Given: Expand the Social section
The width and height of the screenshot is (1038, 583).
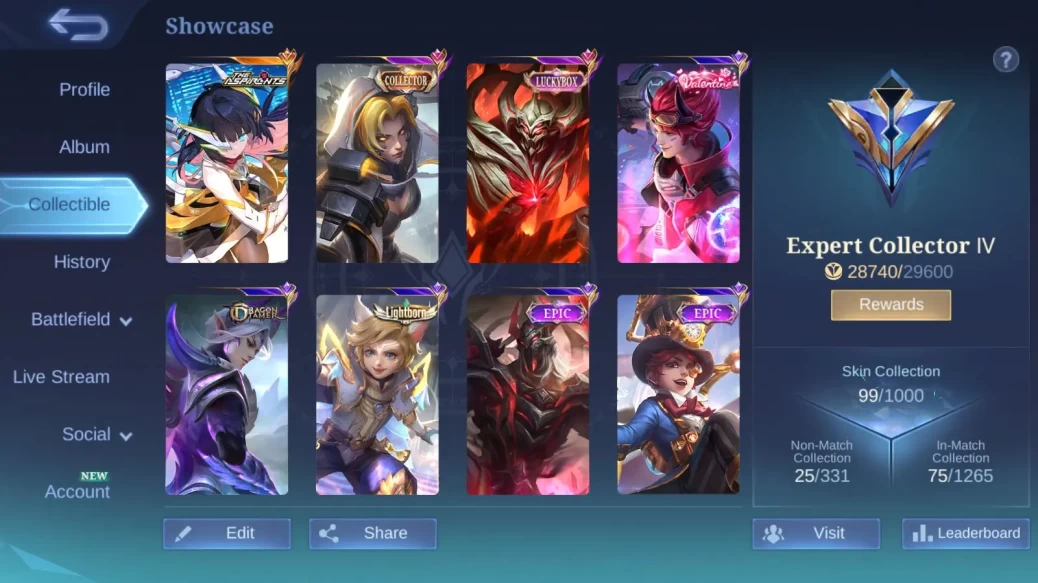Looking at the screenshot, I should (97, 435).
